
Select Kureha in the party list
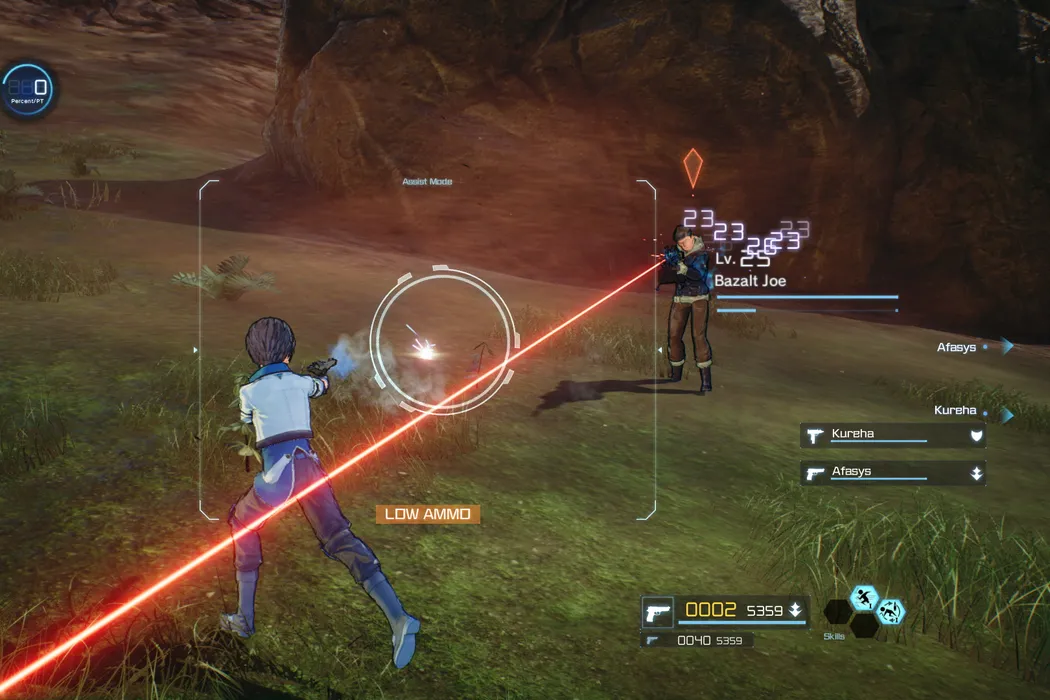tap(892, 435)
